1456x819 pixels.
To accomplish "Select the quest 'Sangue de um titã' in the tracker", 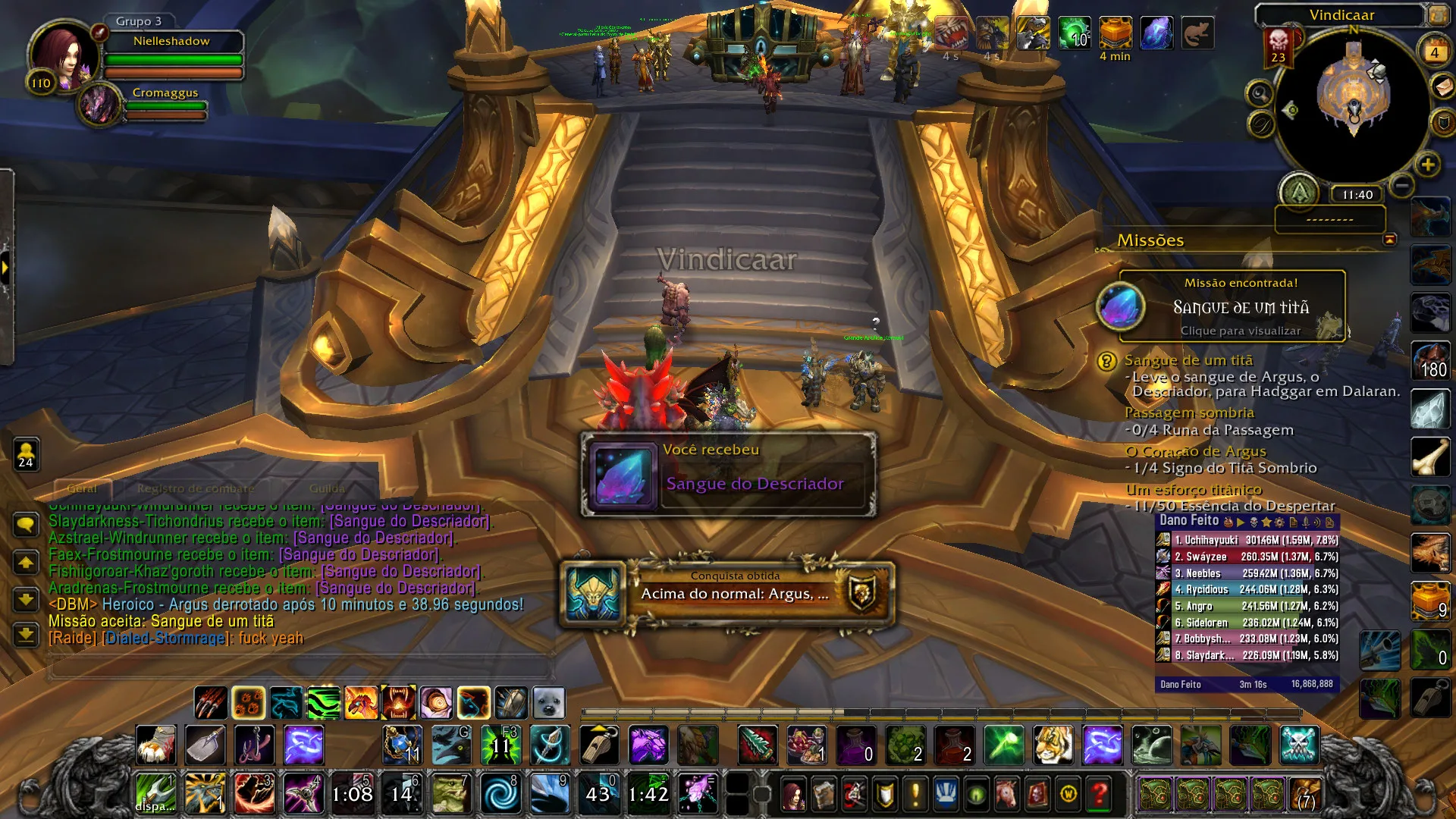I will pyautogui.click(x=1188, y=360).
